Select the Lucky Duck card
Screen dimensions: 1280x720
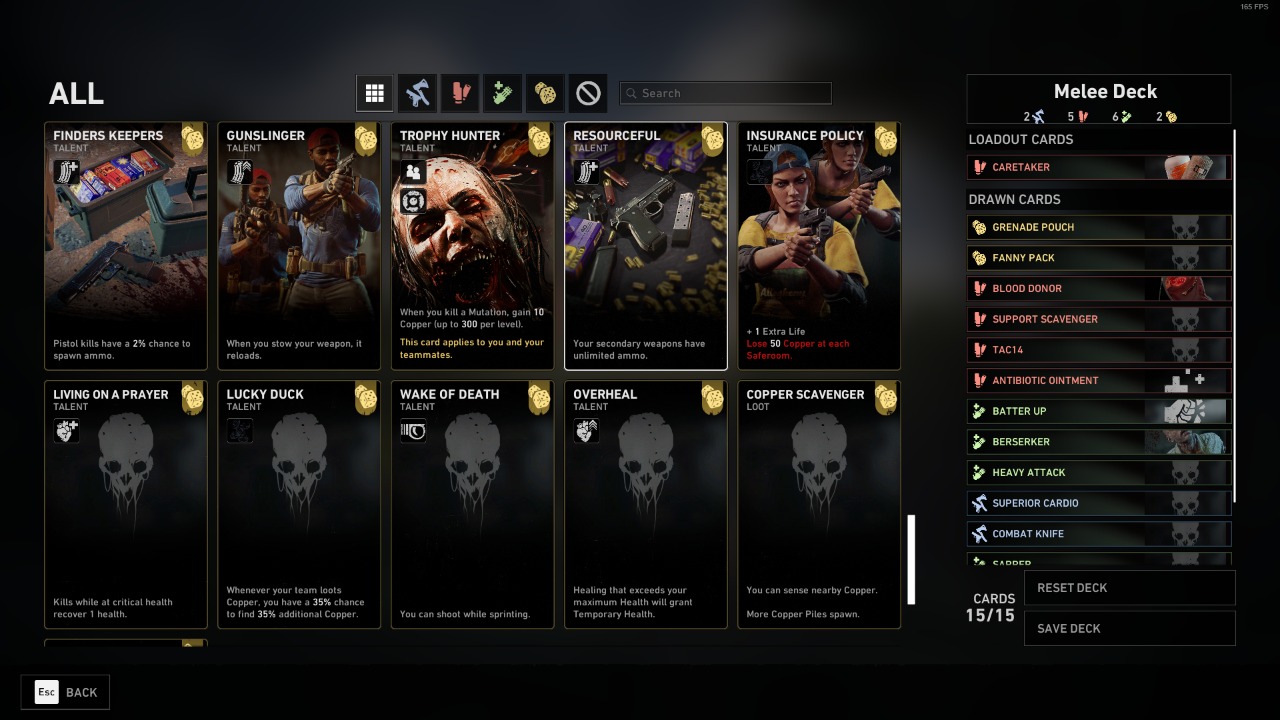click(x=299, y=504)
